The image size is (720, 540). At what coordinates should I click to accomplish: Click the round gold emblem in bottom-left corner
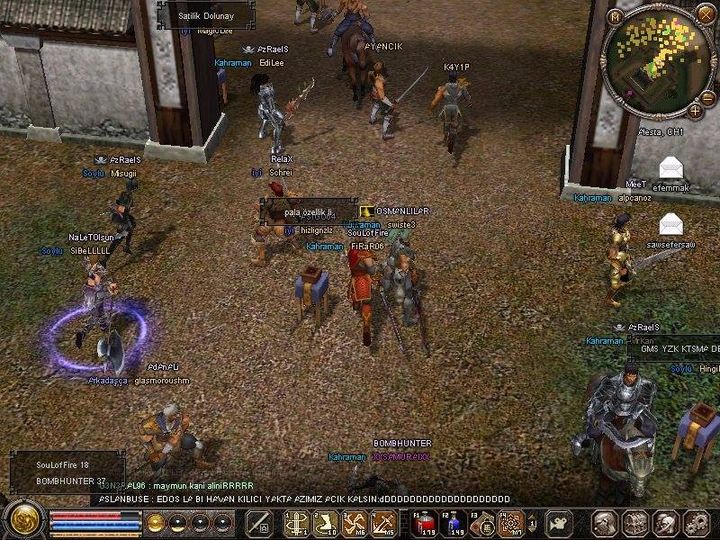tap(21, 521)
